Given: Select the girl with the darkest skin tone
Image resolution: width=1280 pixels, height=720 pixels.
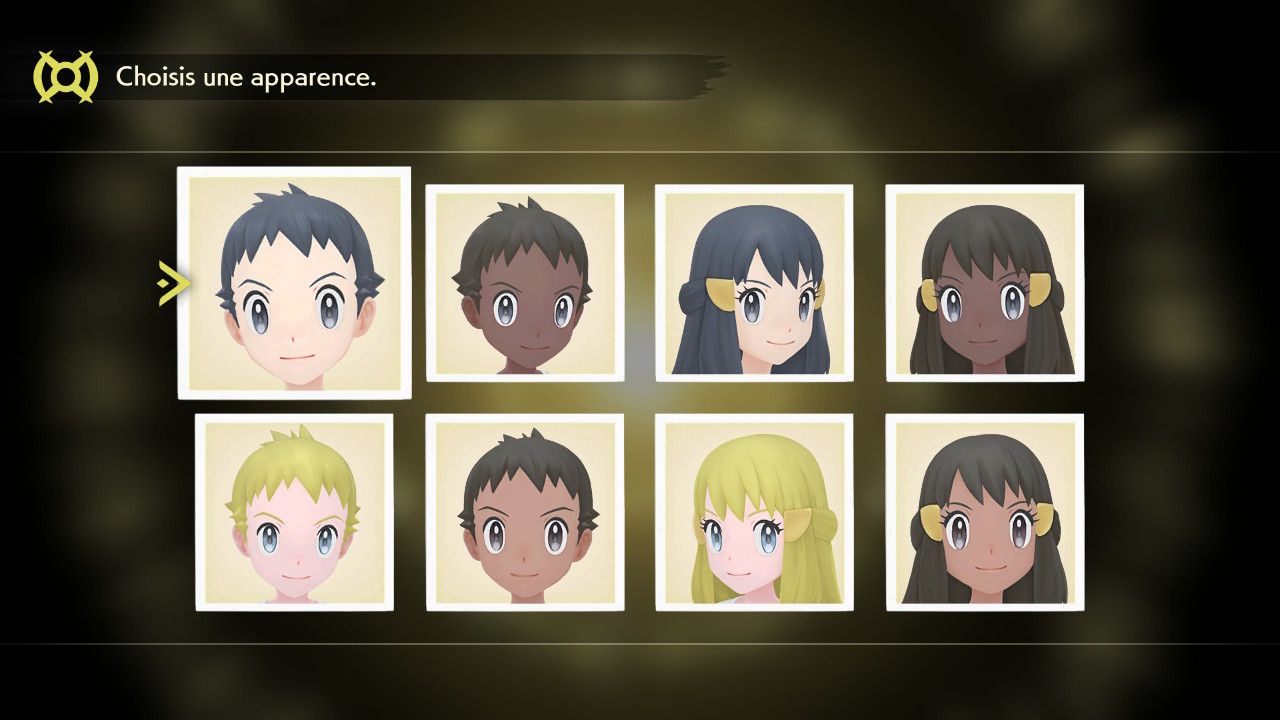Looking at the screenshot, I should click(x=985, y=283).
